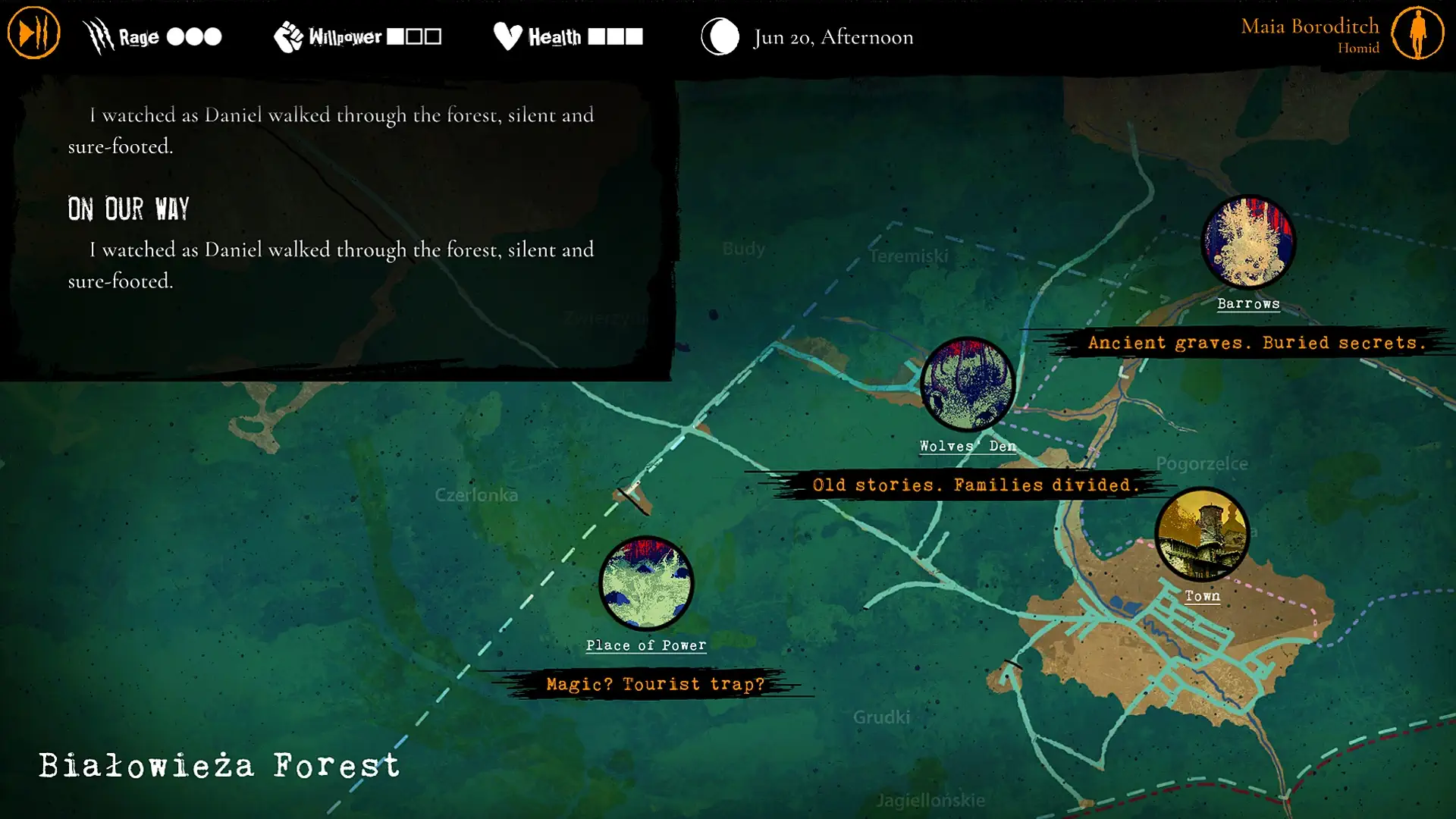1456x819 pixels.
Task: Expand the 'Old stories. Families divided.' banner
Action: [x=975, y=485]
